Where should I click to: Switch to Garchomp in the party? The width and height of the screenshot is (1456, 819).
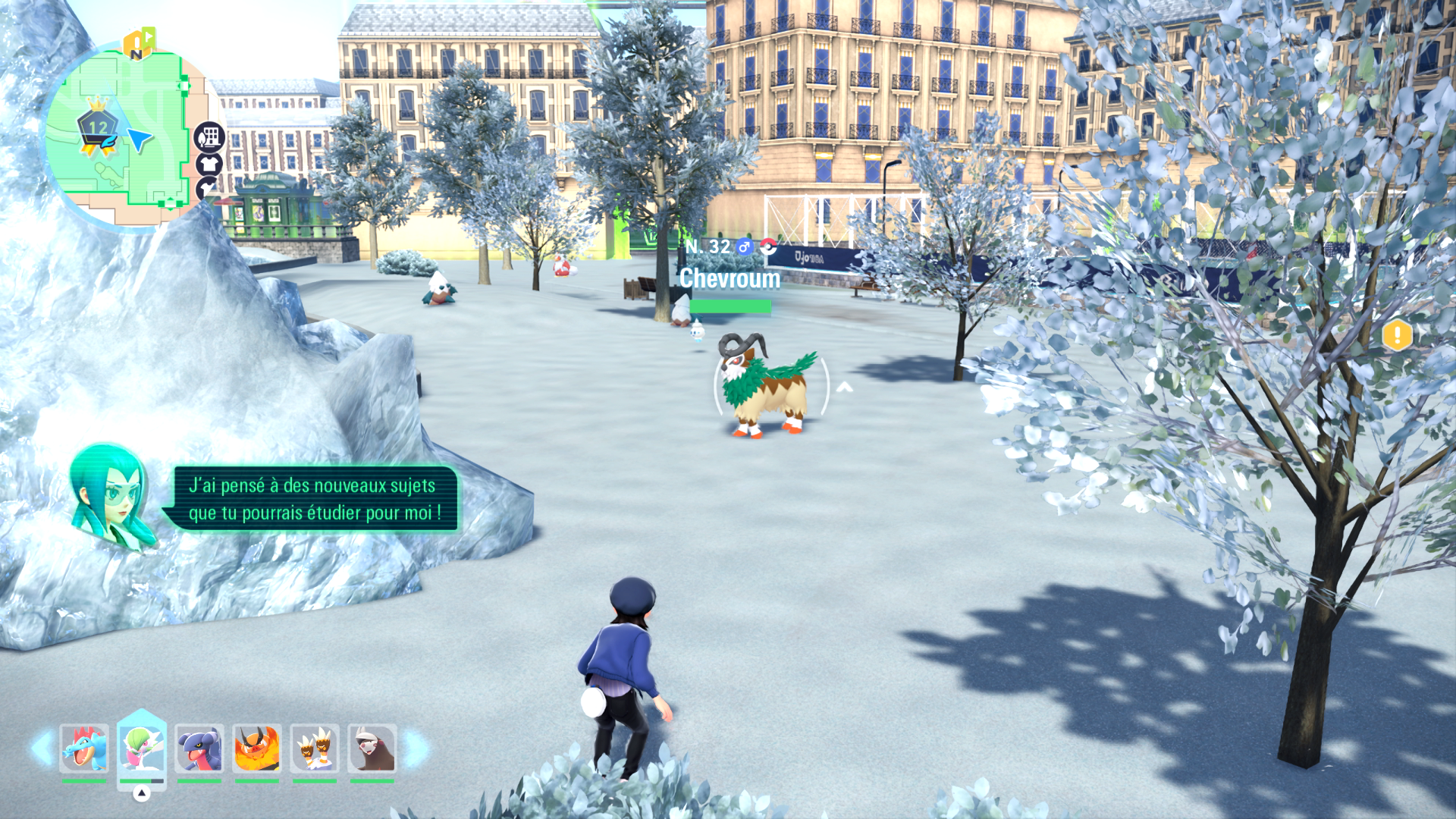tap(199, 749)
